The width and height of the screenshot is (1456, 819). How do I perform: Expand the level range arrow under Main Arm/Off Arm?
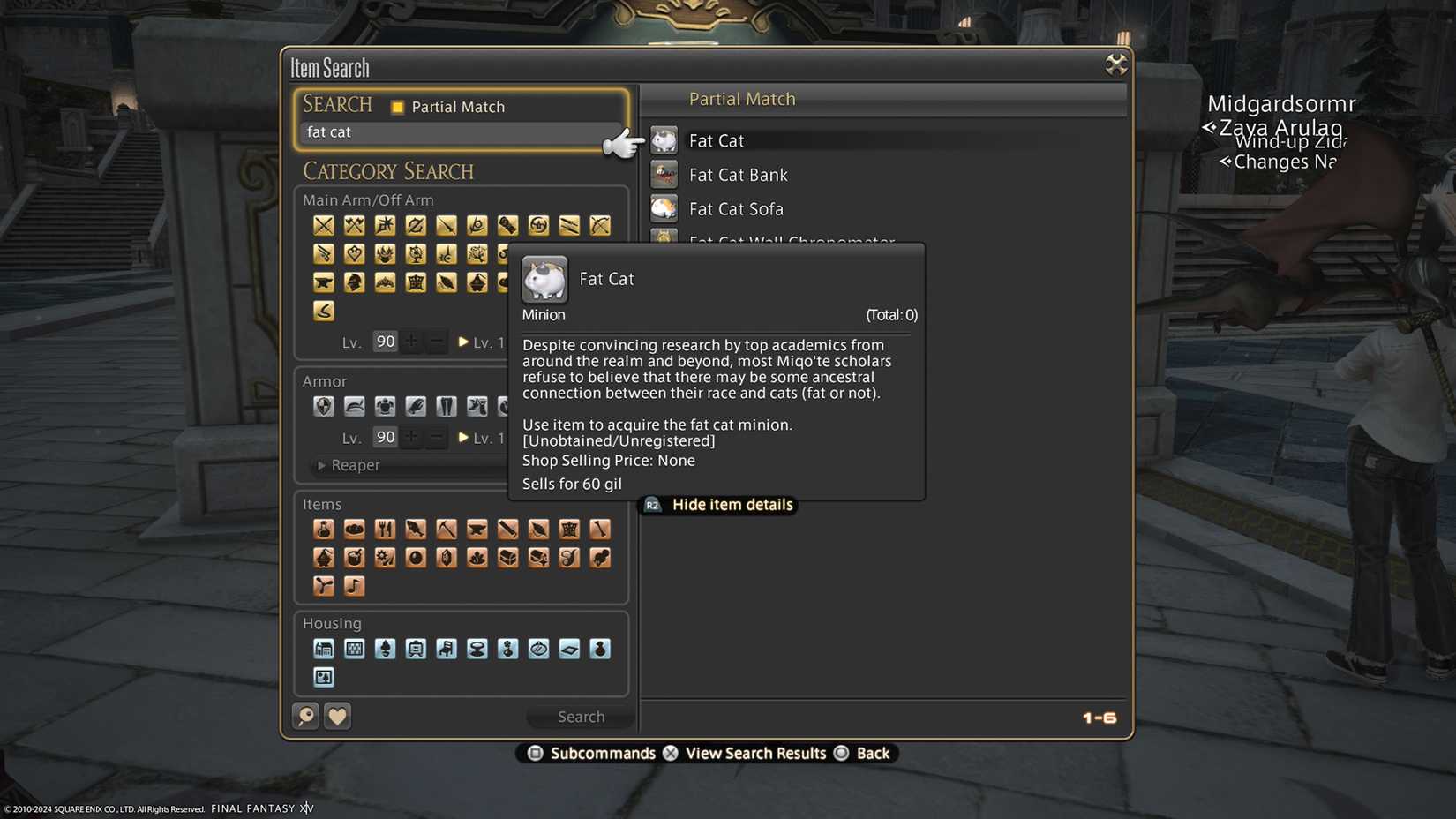coord(462,342)
